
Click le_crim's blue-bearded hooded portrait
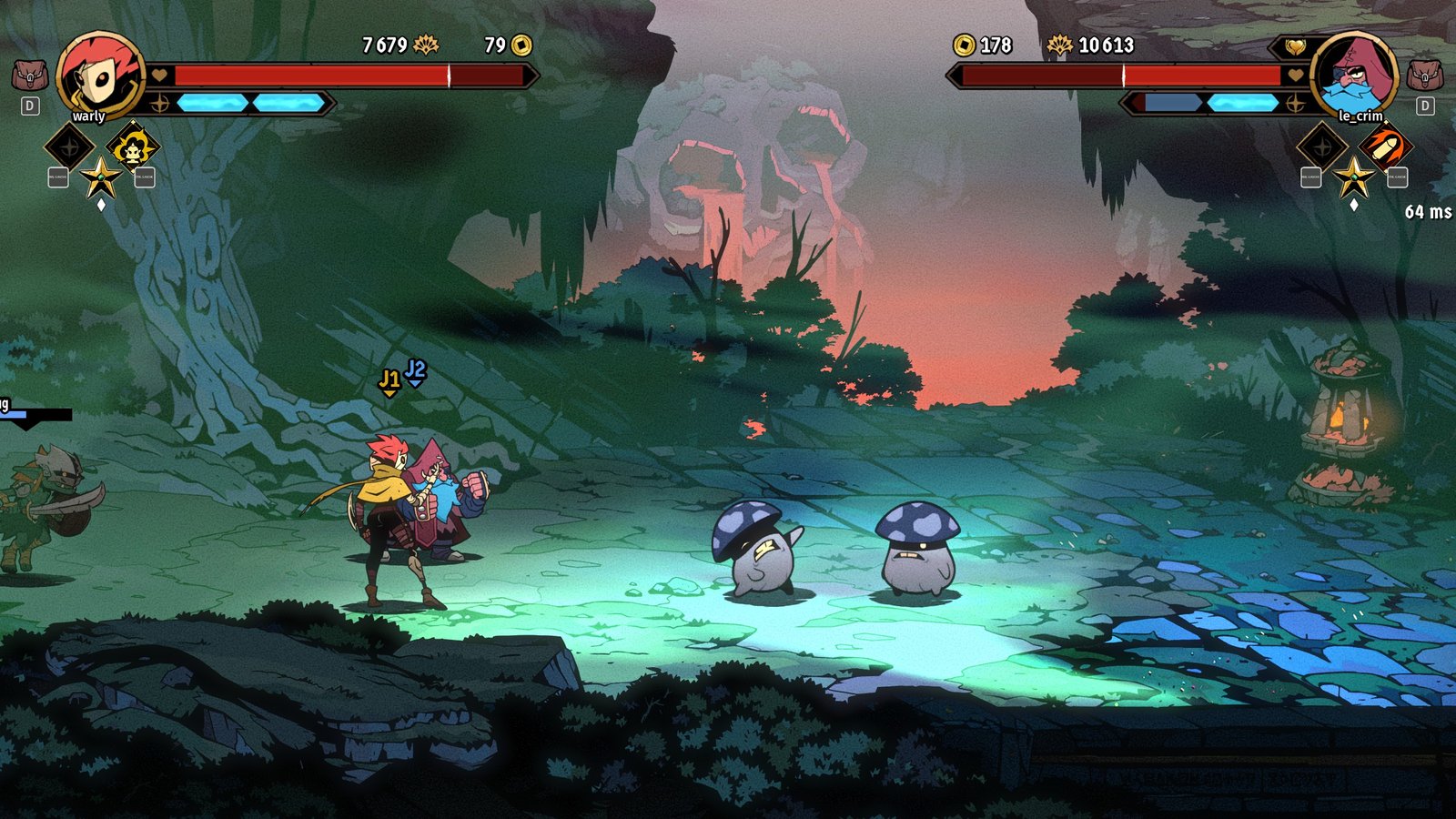(1354, 76)
